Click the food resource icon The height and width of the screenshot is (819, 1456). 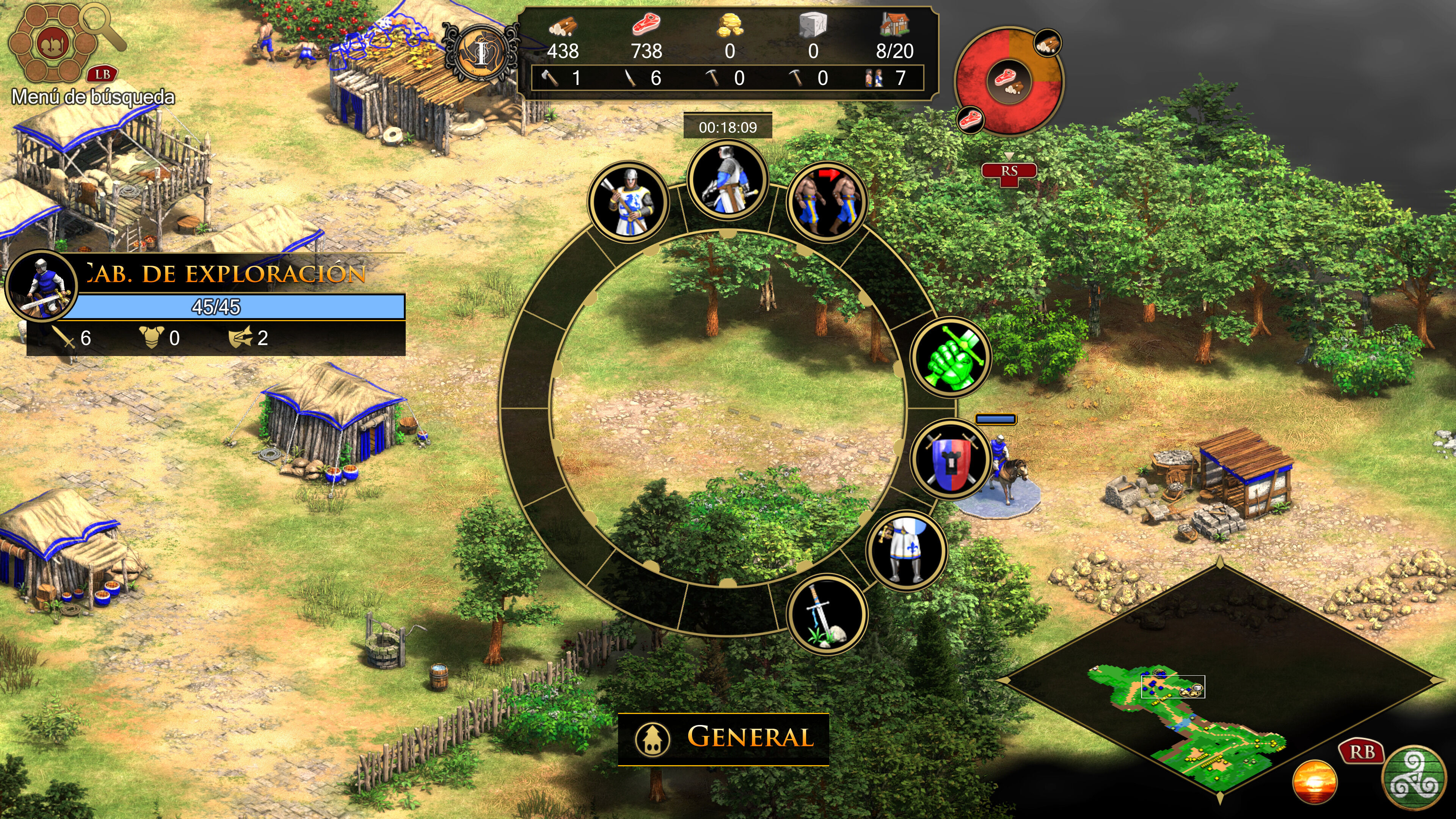click(x=646, y=25)
